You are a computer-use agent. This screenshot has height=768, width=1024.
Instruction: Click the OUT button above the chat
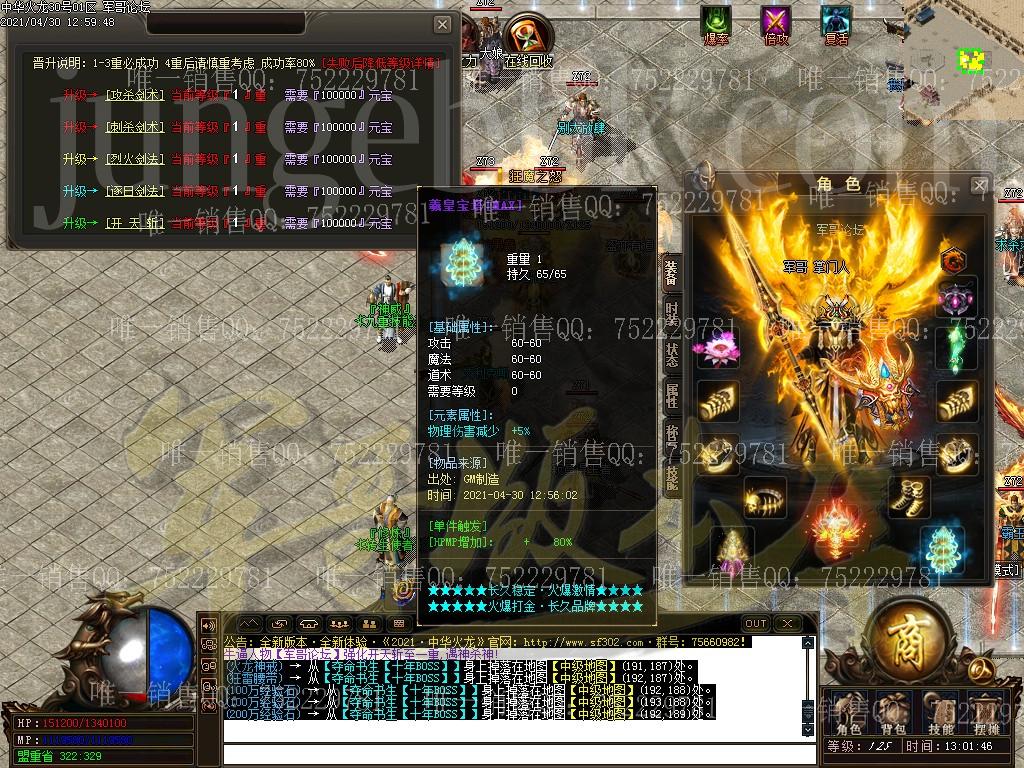(x=756, y=623)
